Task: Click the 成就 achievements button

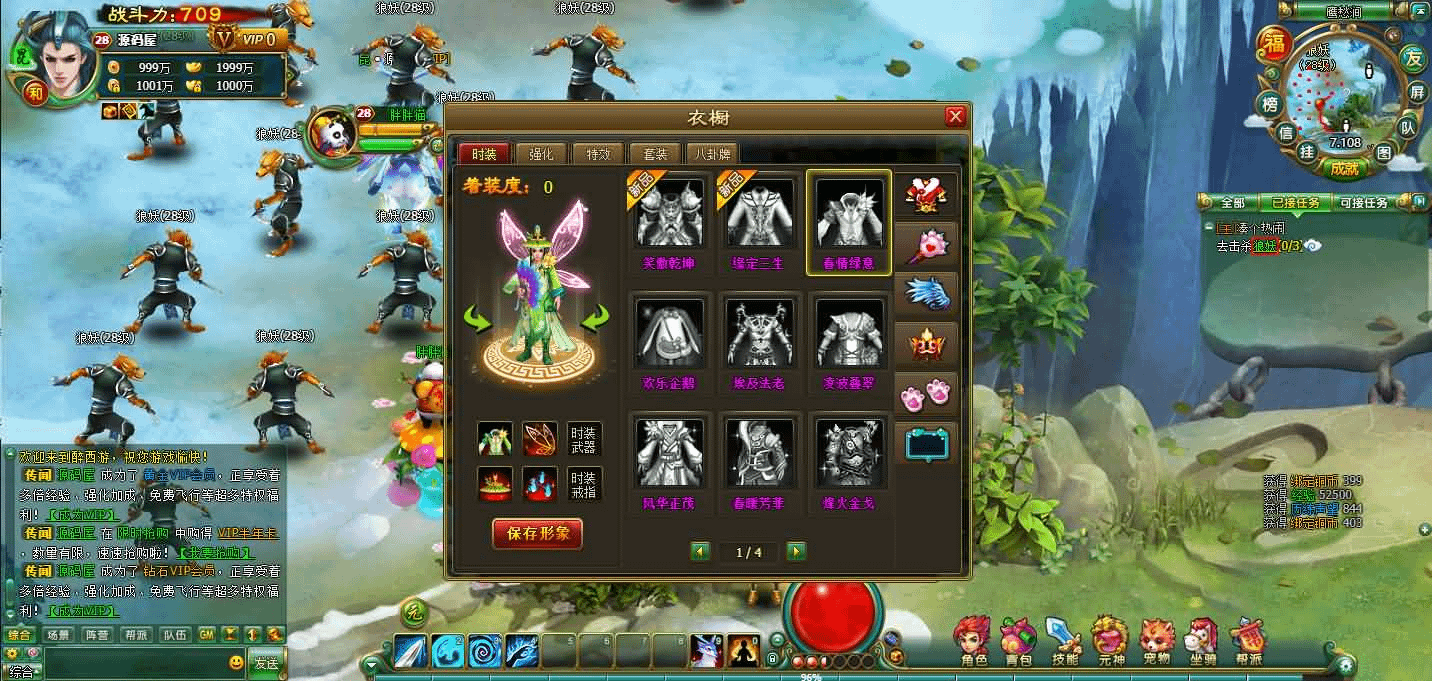Action: (1345, 168)
